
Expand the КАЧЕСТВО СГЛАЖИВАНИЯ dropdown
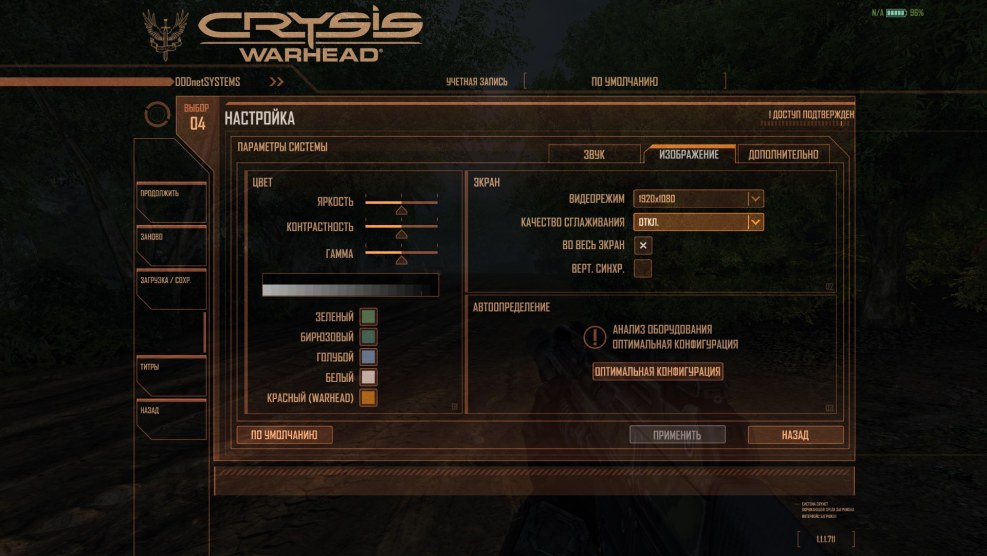[699, 222]
